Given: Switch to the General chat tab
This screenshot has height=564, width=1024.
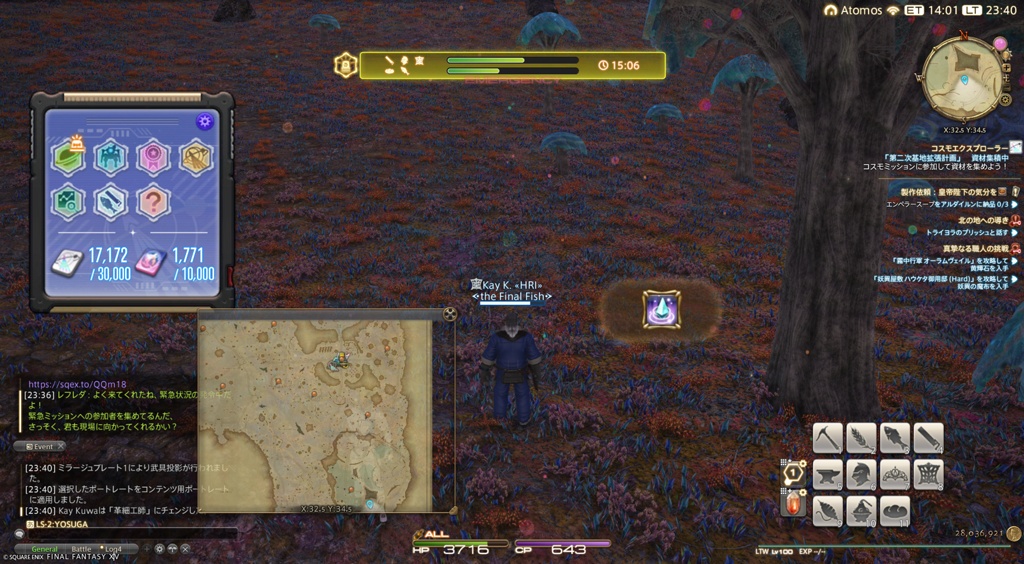Looking at the screenshot, I should (44, 549).
